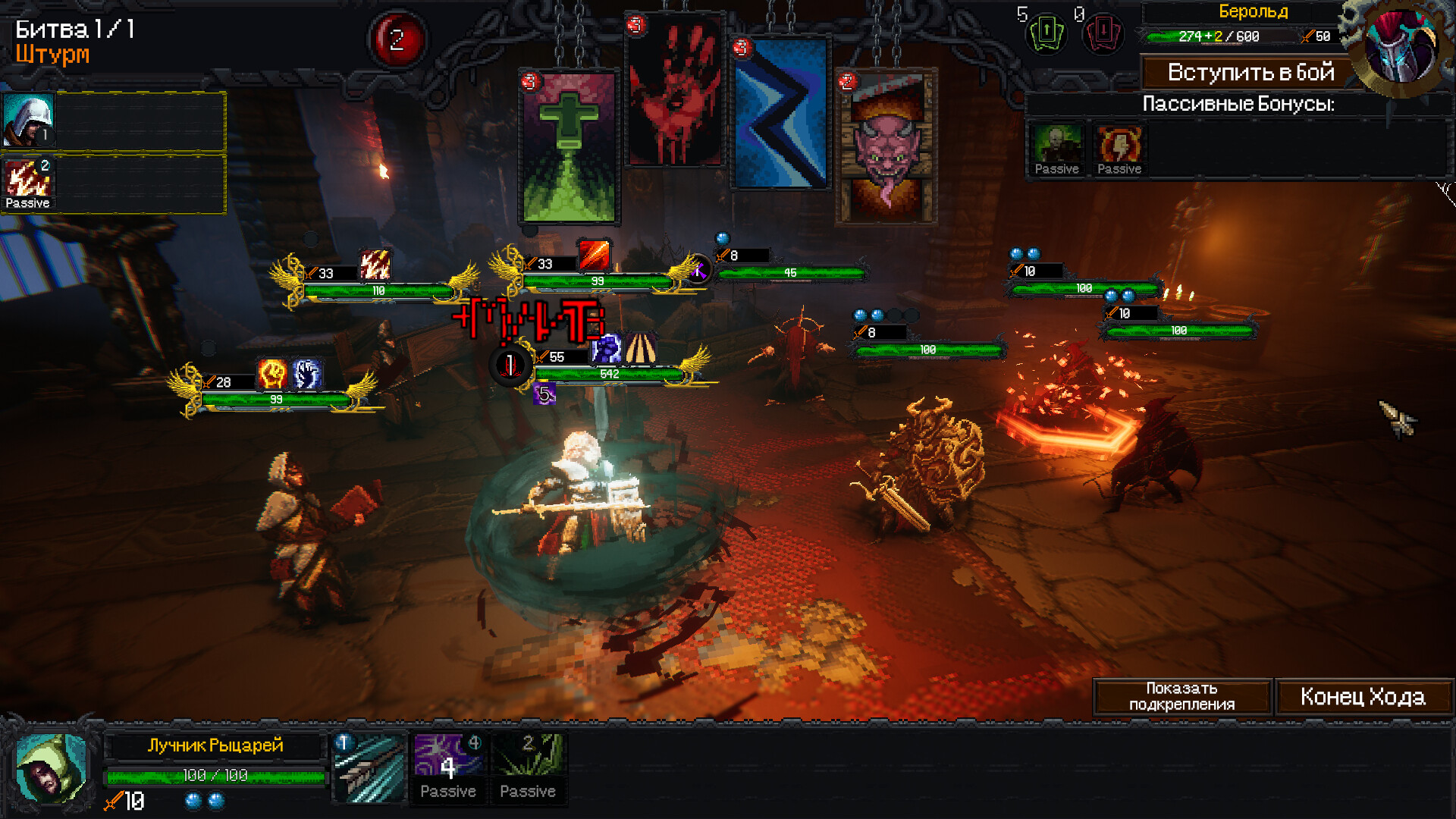
Task: Inspect the red-figure passive bonus
Action: 1119,150
